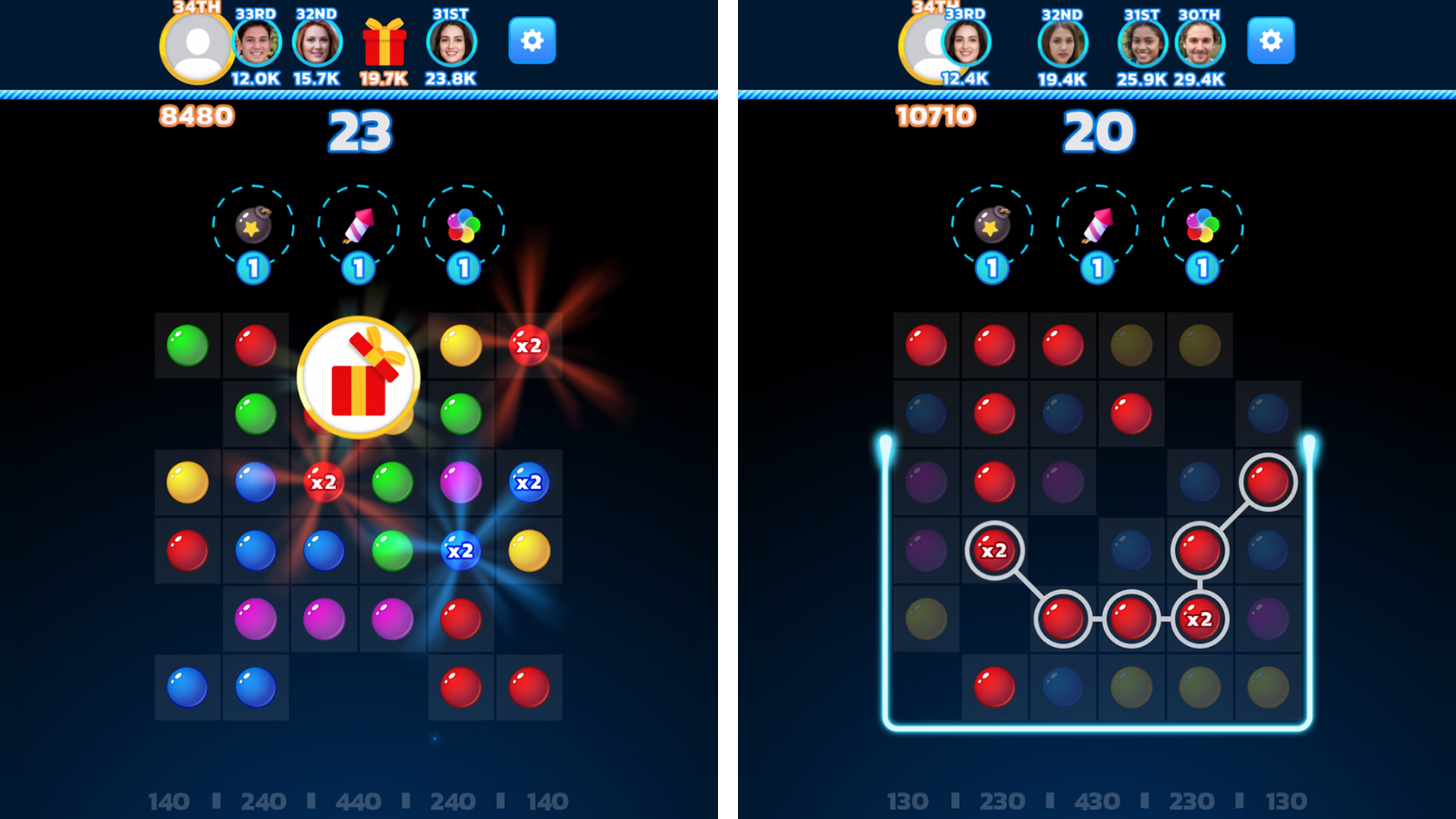
Task: Select the star bomb power-up
Action: [255, 225]
